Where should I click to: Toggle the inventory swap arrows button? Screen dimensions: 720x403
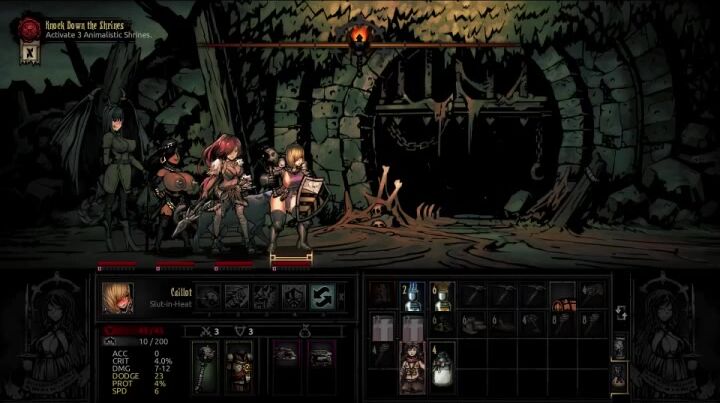point(620,314)
